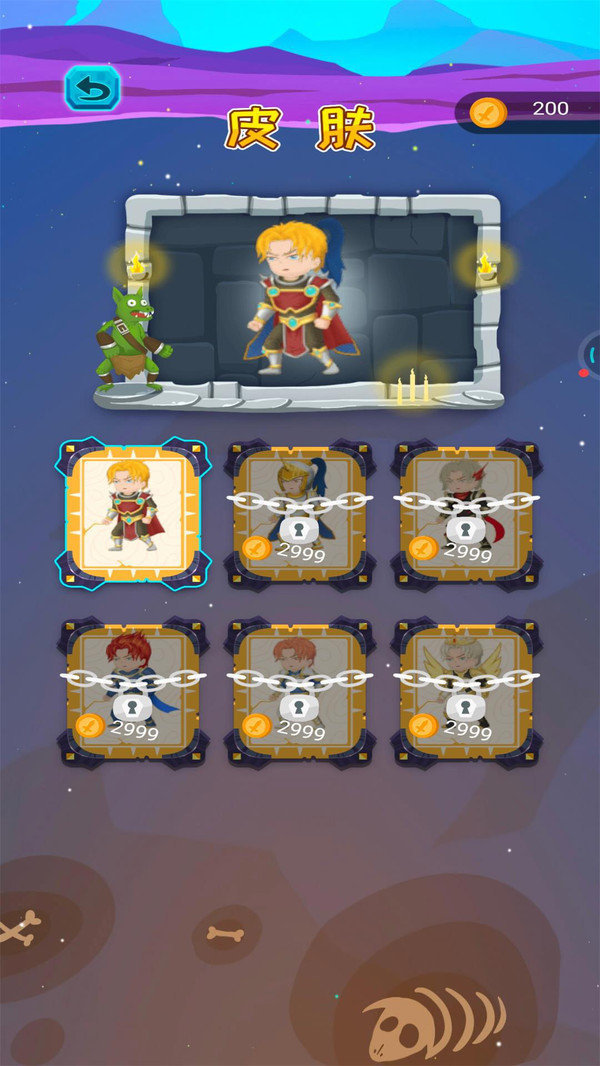Choose the locked skin with blue-plumed helmet
Image resolution: width=600 pixels, height=1066 pixels.
tap(300, 513)
